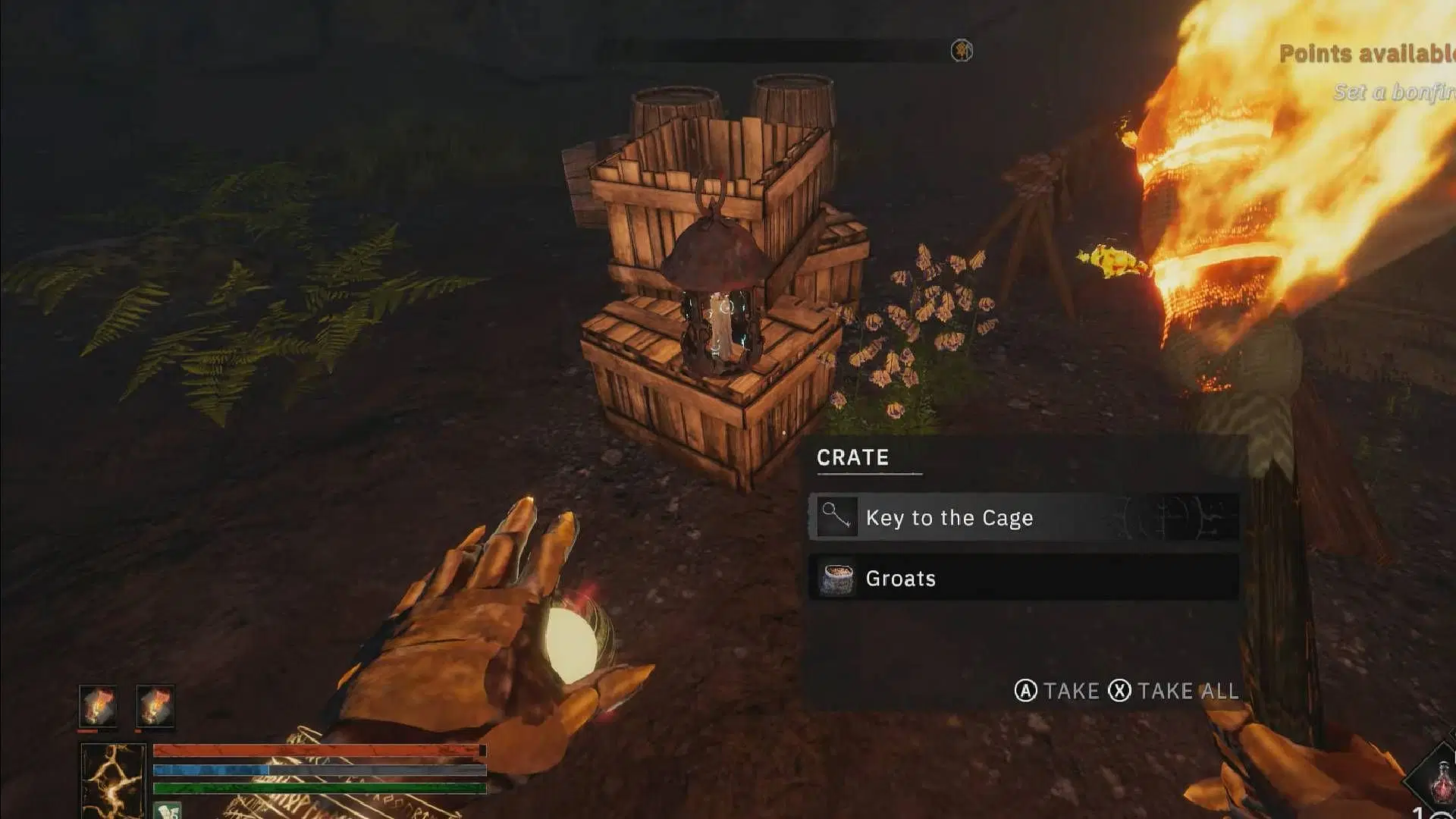Click the lightning rune spell icon

[113, 780]
